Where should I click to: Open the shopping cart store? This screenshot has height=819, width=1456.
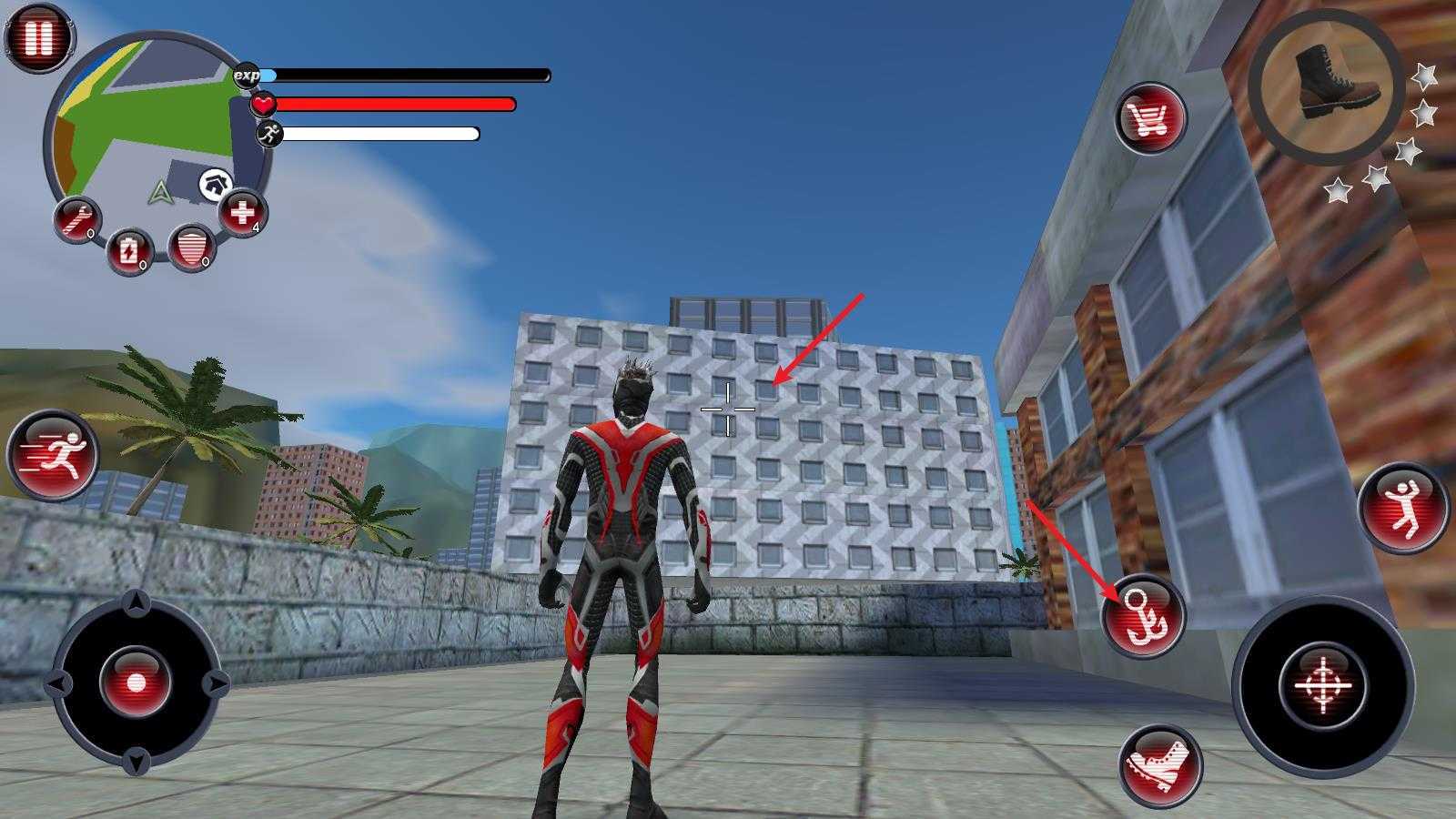click(x=1150, y=118)
